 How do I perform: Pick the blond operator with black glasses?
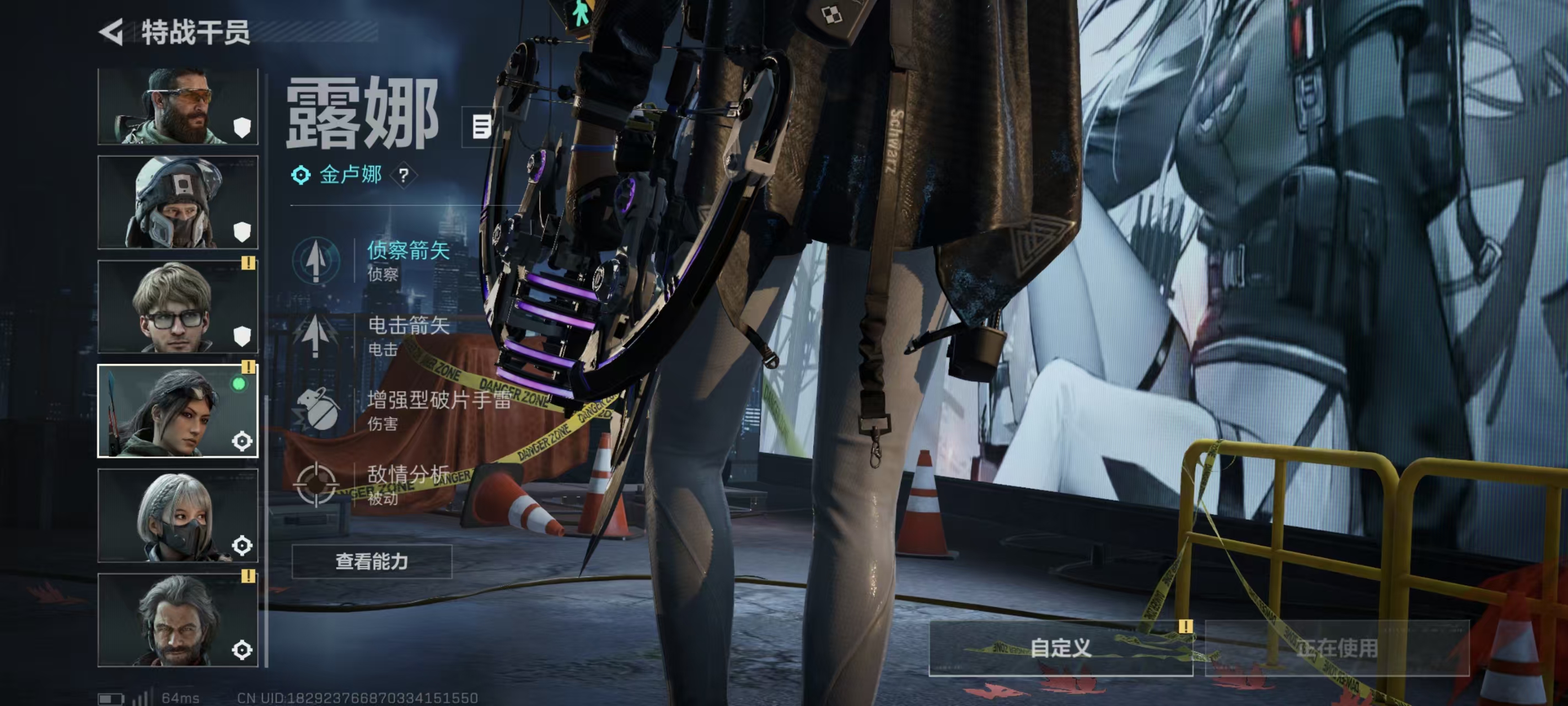click(x=178, y=307)
